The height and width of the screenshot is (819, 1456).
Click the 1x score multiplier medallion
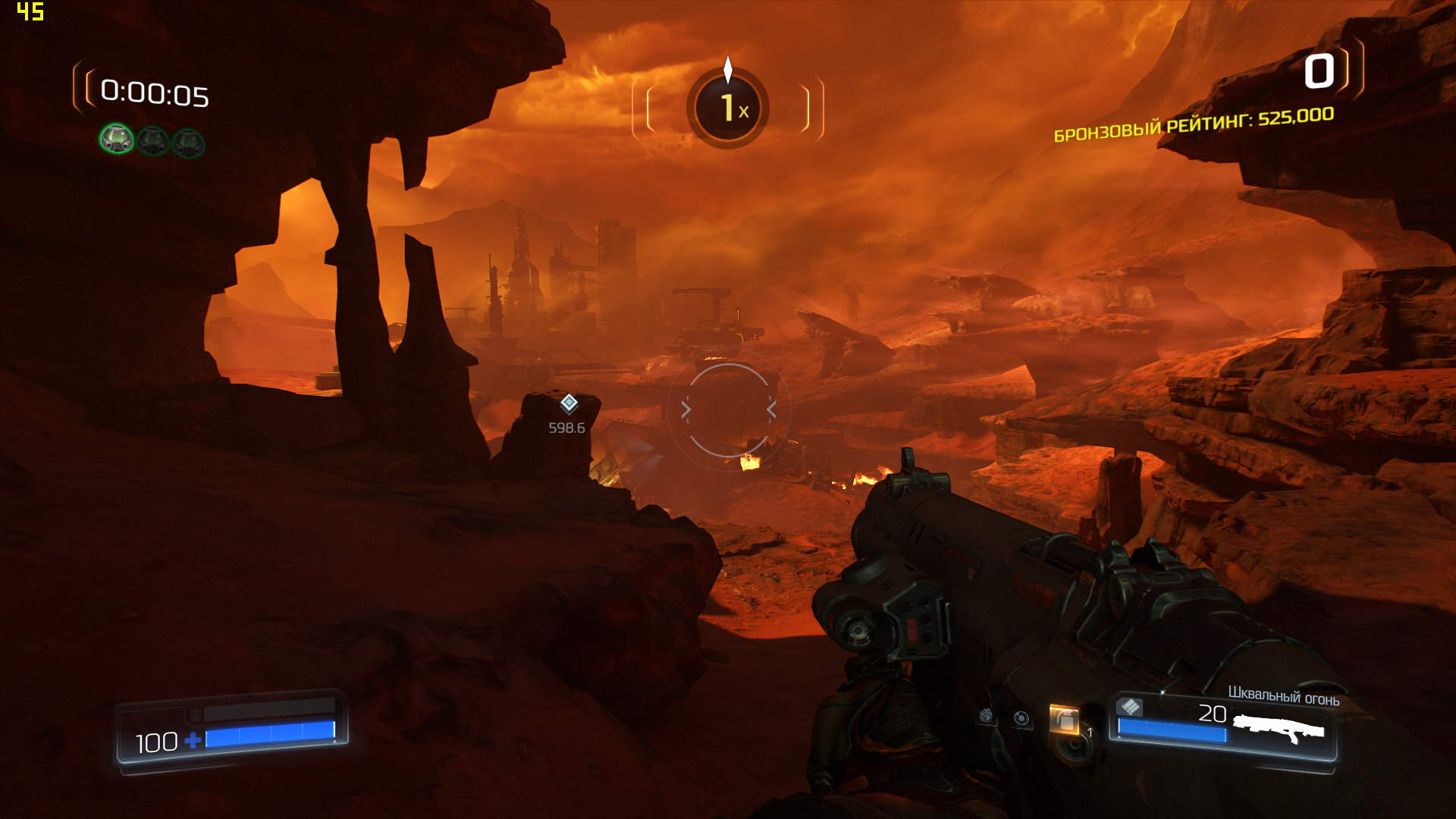click(x=728, y=108)
